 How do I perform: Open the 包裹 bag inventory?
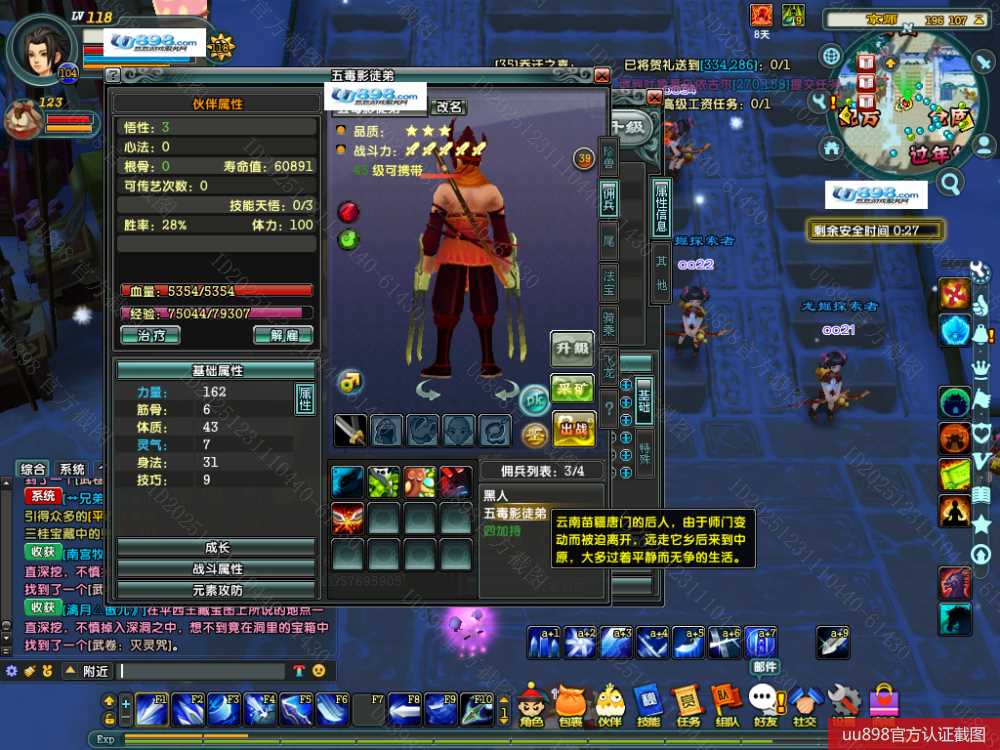coord(570,705)
